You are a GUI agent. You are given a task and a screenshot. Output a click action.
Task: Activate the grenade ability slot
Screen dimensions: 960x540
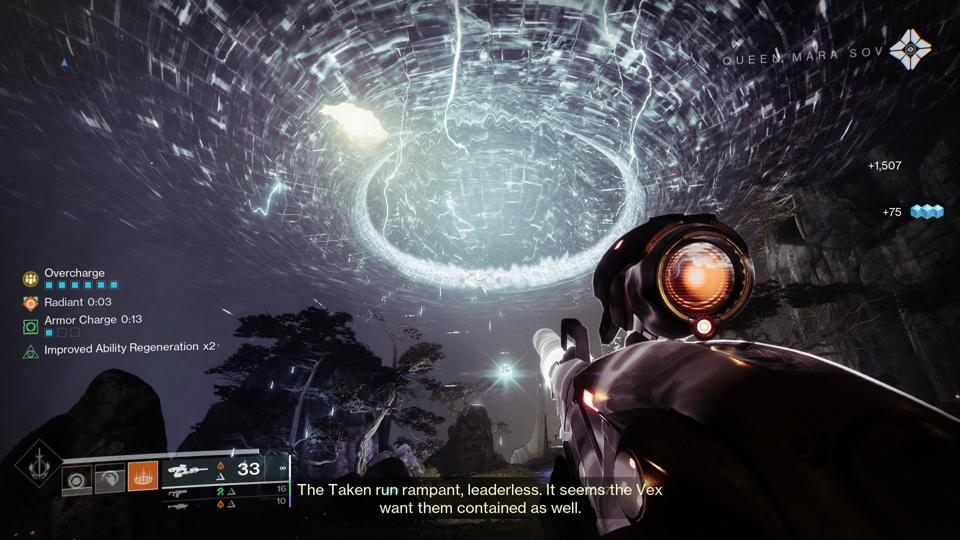77,478
